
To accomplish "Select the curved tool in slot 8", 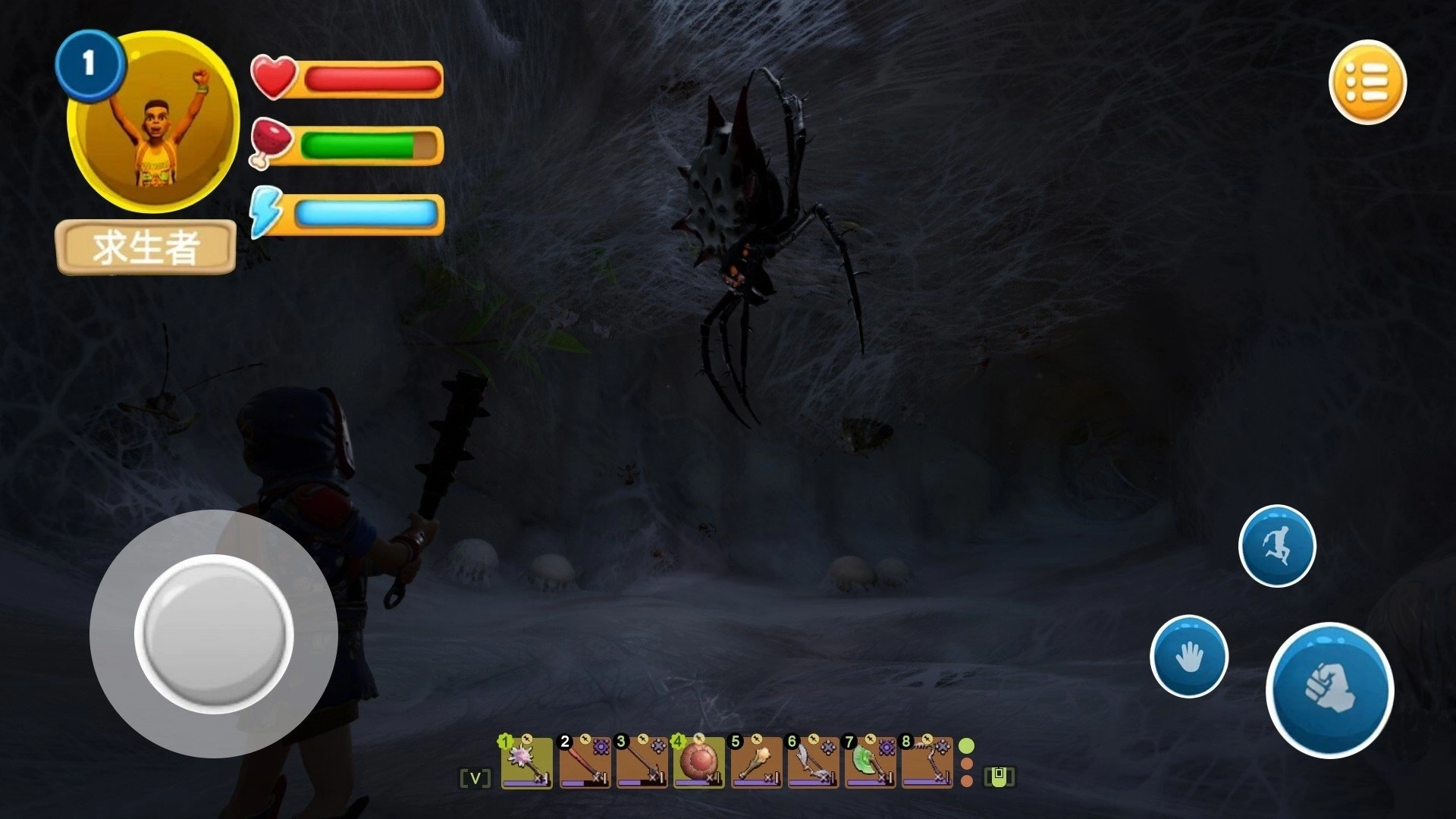I will tap(927, 763).
